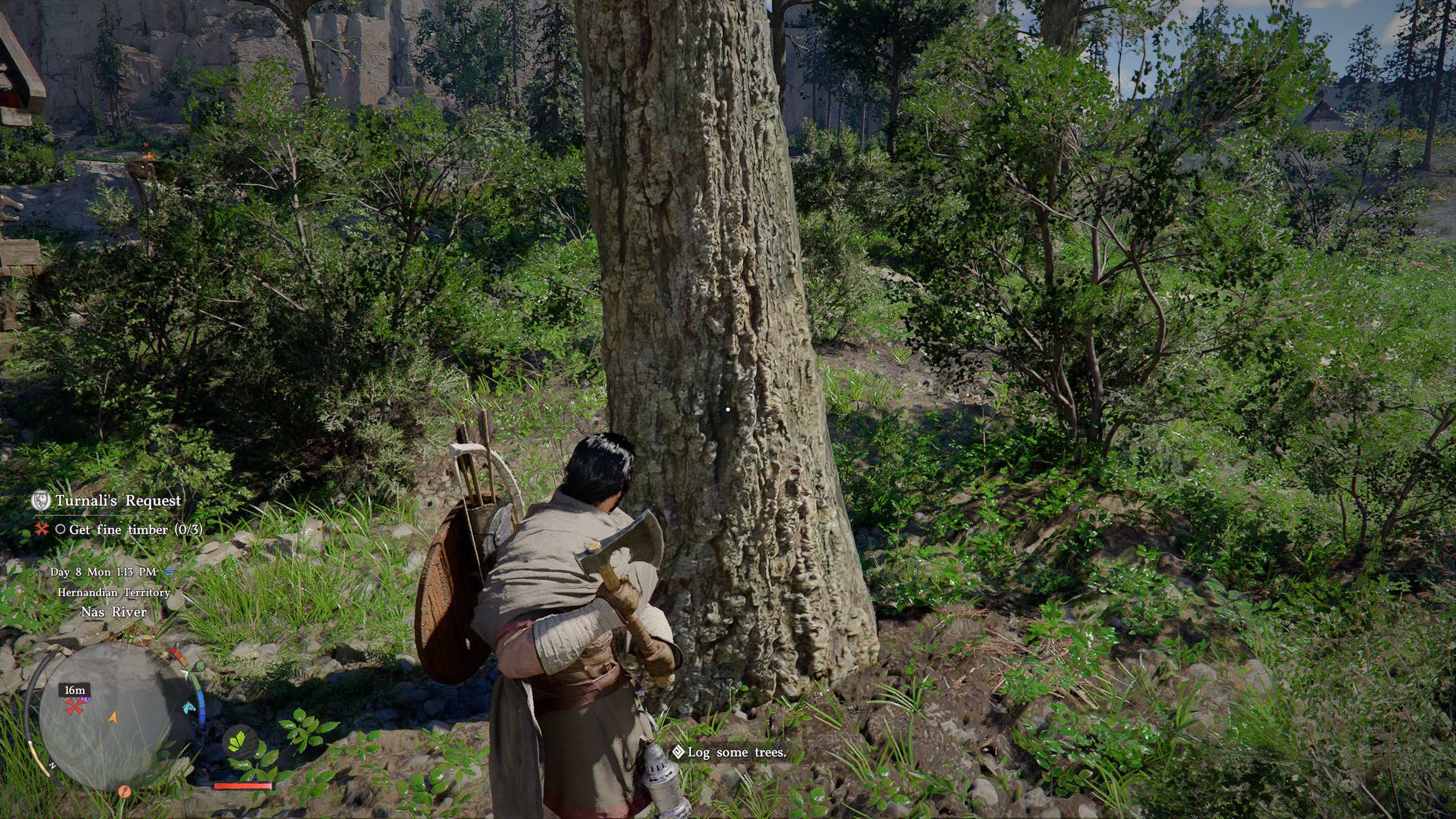Select the Hernandian Territory label

point(115,593)
